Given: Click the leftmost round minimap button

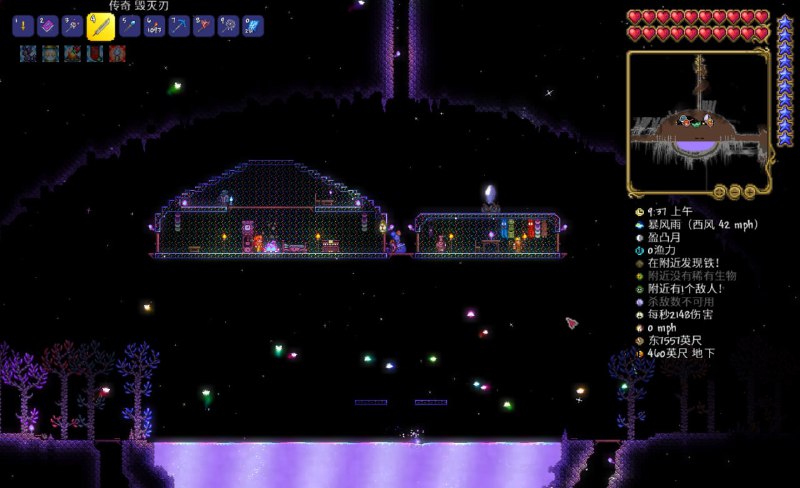Looking at the screenshot, I should 721,191.
